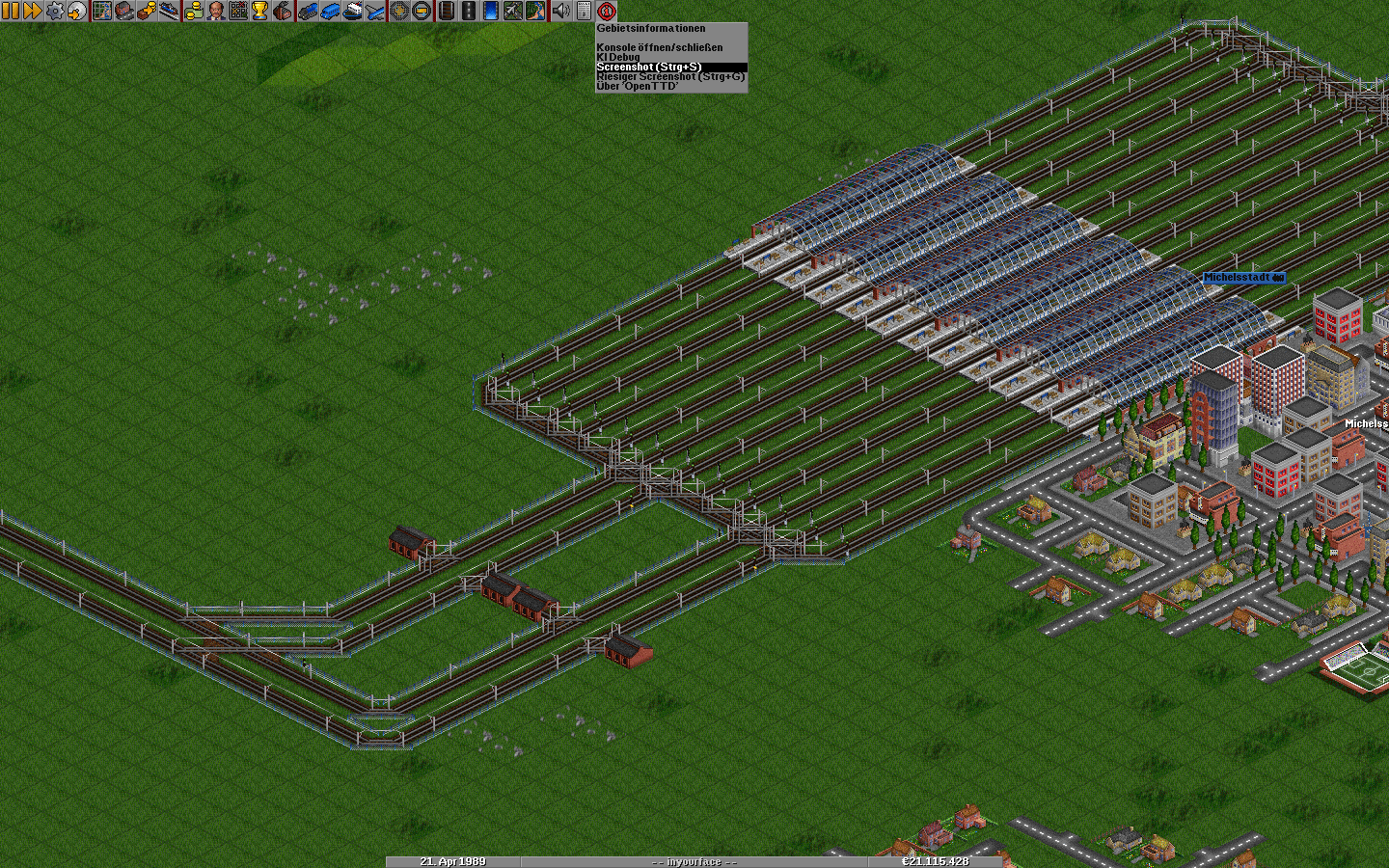
Task: Toggle fast forward speed
Action: (32, 11)
